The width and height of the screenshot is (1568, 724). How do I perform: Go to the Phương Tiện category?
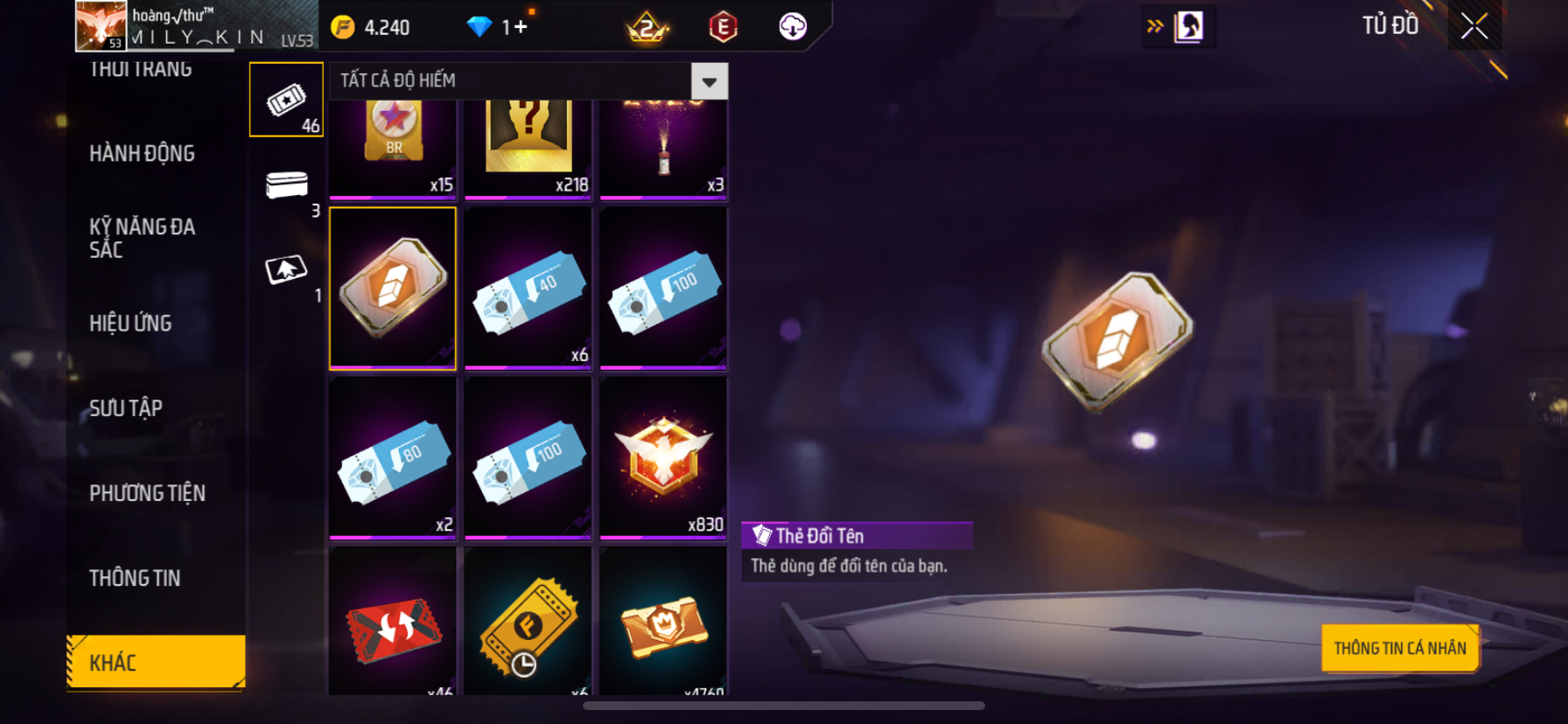pos(147,493)
